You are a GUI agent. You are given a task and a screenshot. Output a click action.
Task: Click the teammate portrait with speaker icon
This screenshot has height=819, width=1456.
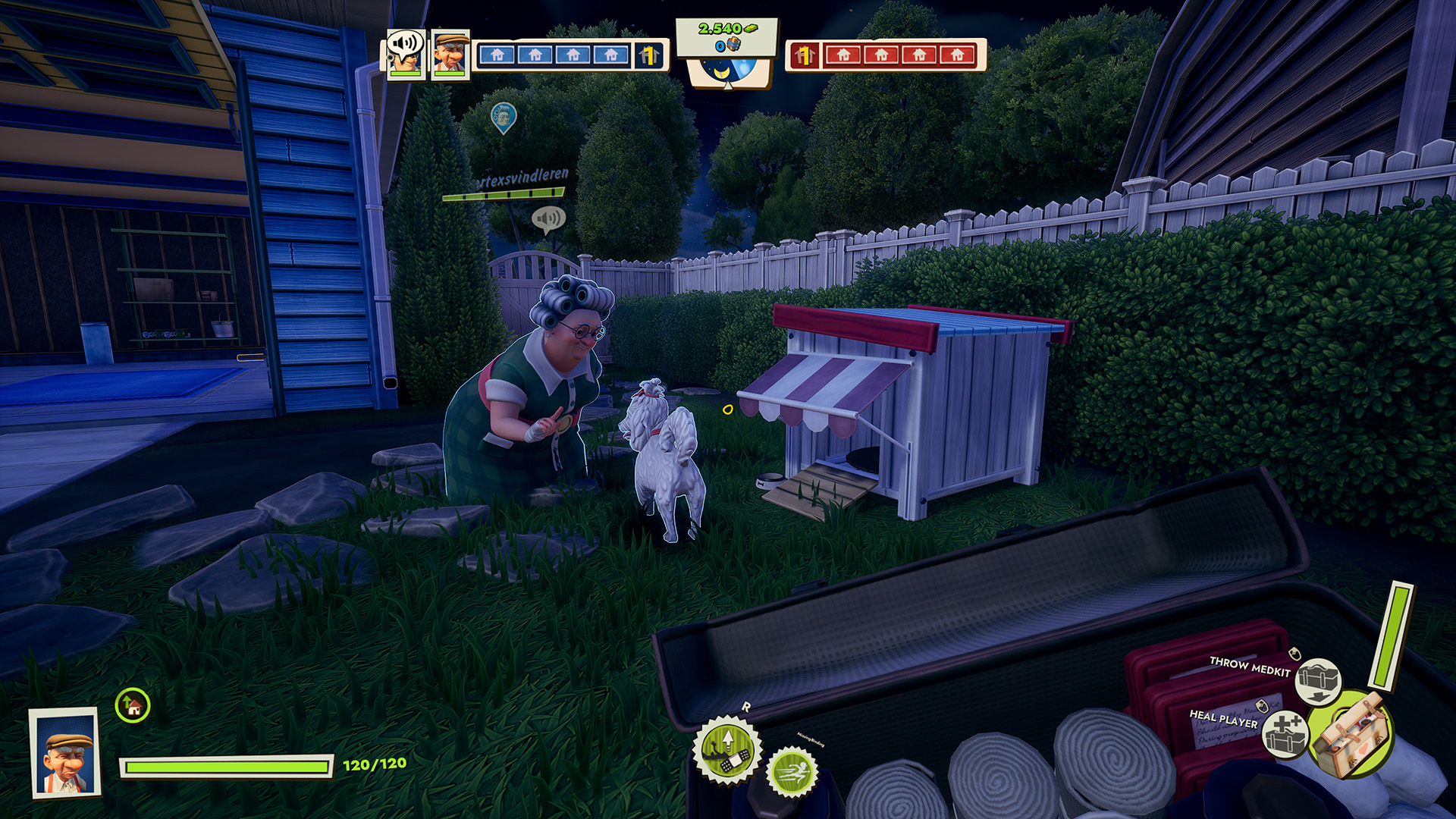pos(405,54)
